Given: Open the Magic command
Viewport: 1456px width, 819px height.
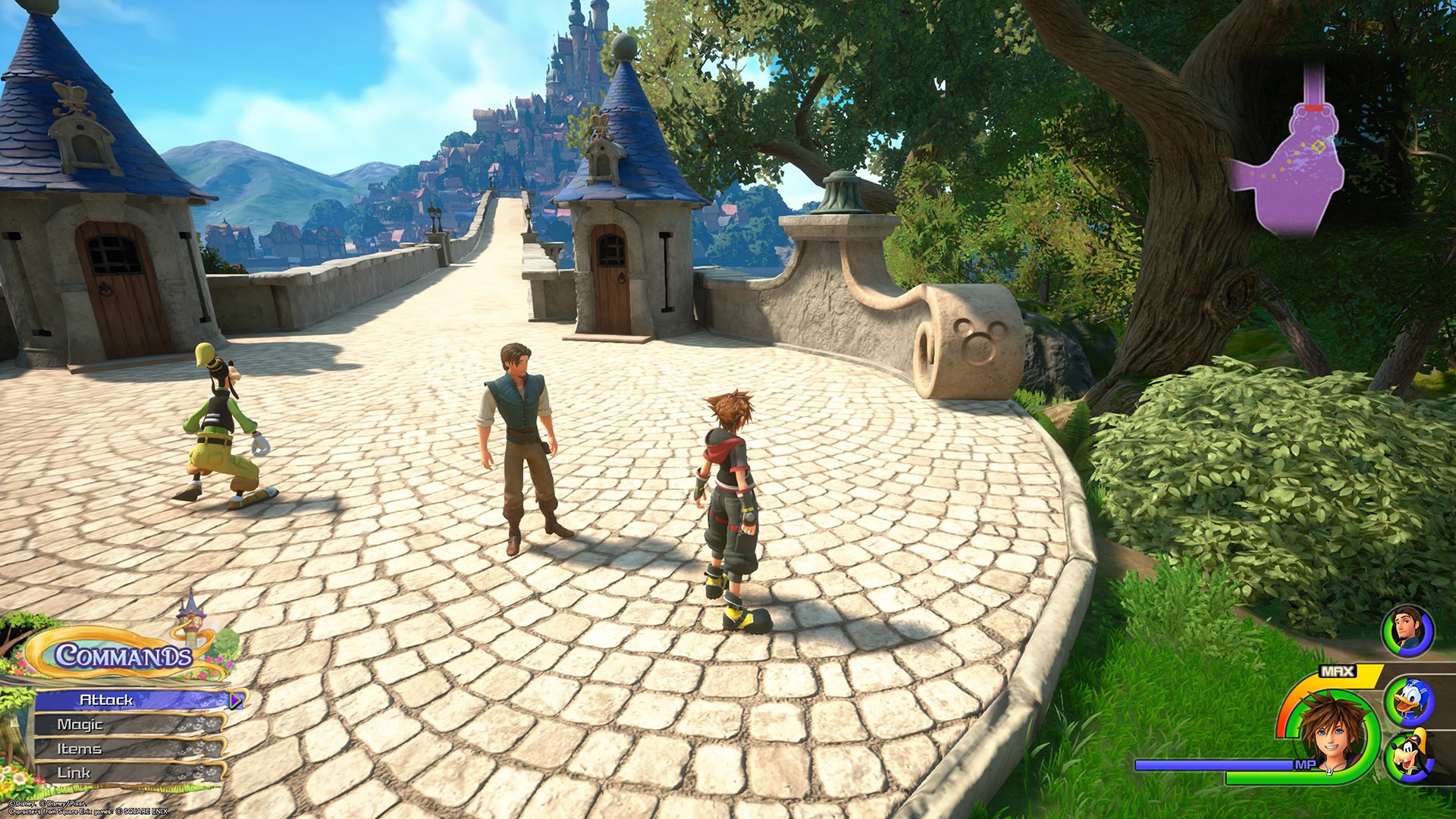Looking at the screenshot, I should click(127, 725).
